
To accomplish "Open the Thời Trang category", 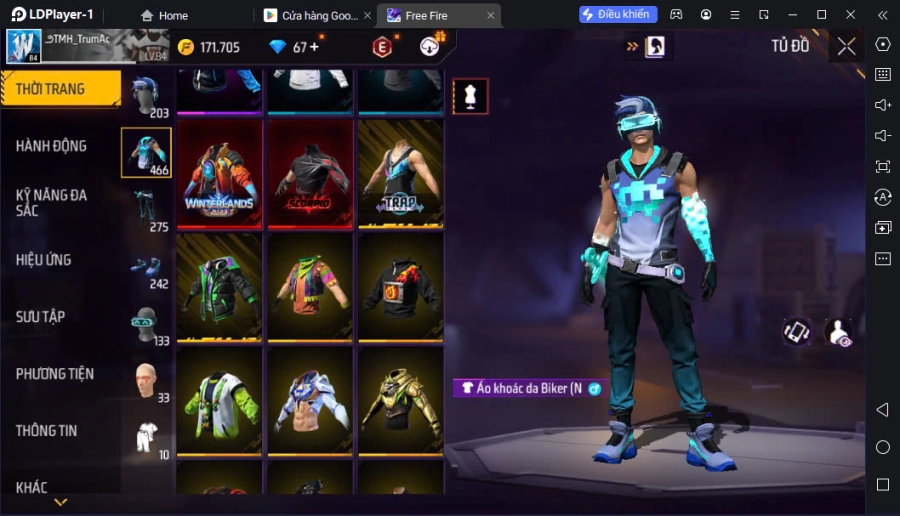I will (60, 89).
